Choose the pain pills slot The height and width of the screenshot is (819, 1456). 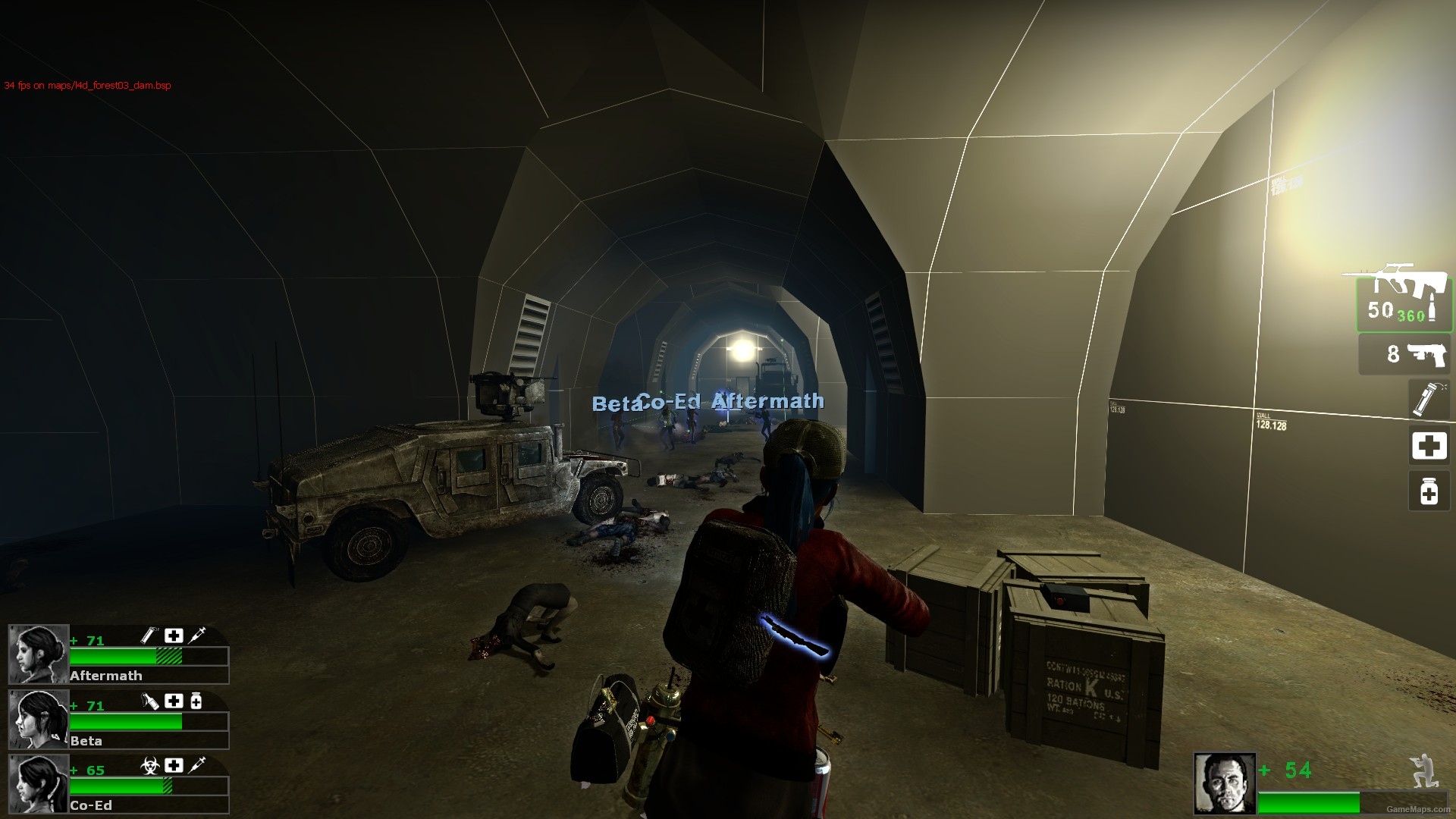(1429, 491)
